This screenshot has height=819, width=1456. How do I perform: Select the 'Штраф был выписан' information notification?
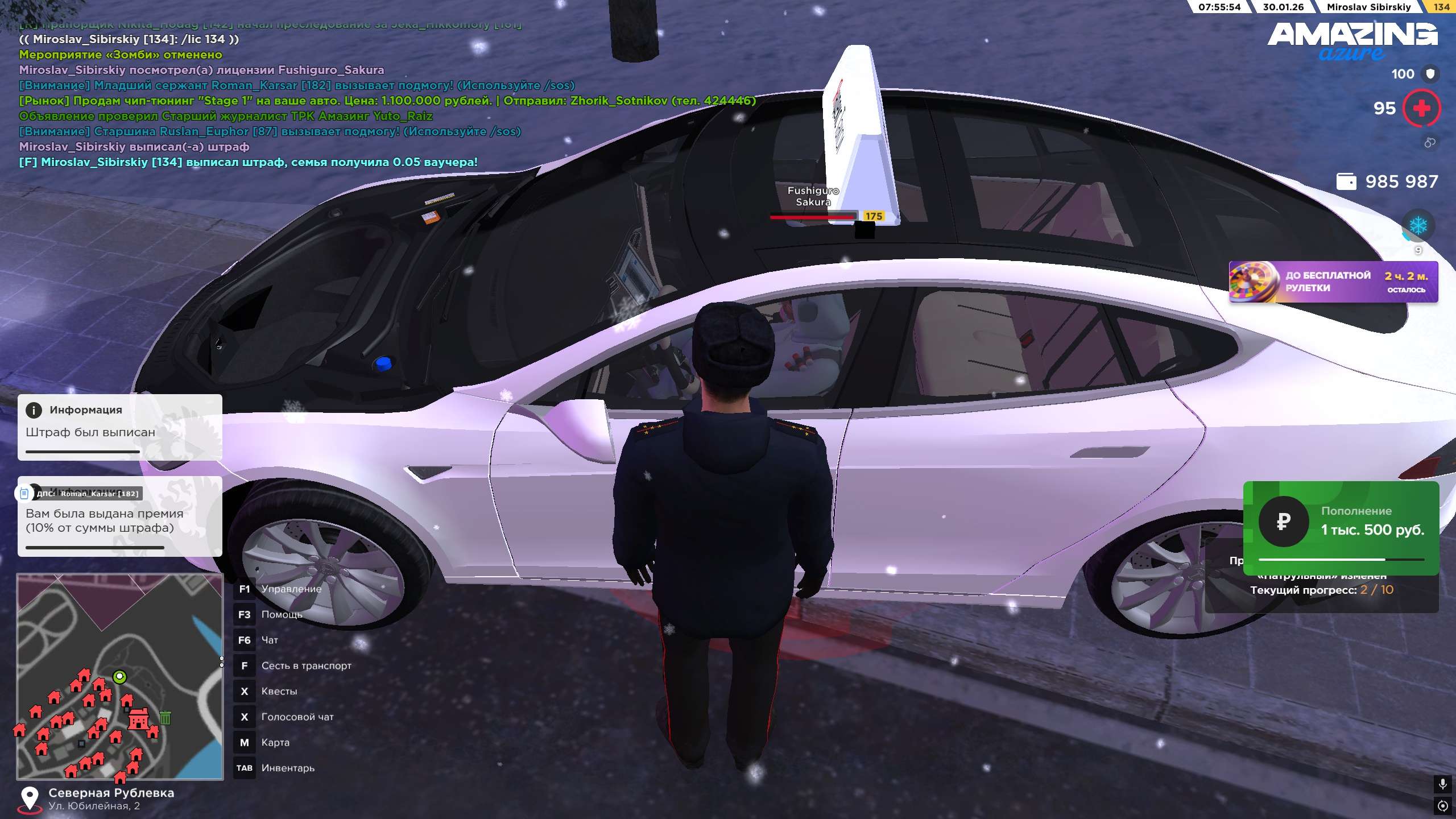tap(119, 427)
